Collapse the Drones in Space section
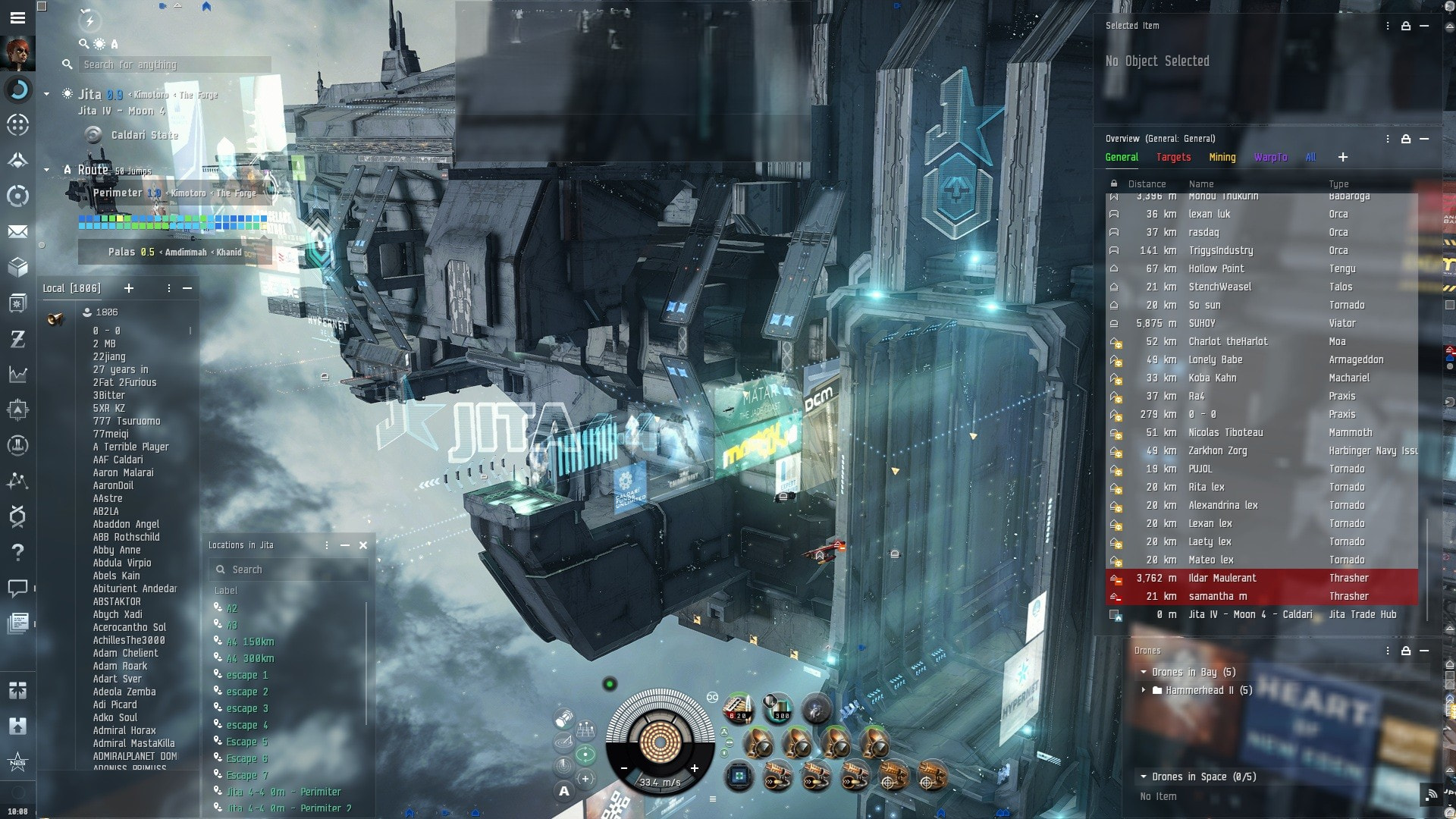The image size is (1456, 819). pyautogui.click(x=1144, y=777)
